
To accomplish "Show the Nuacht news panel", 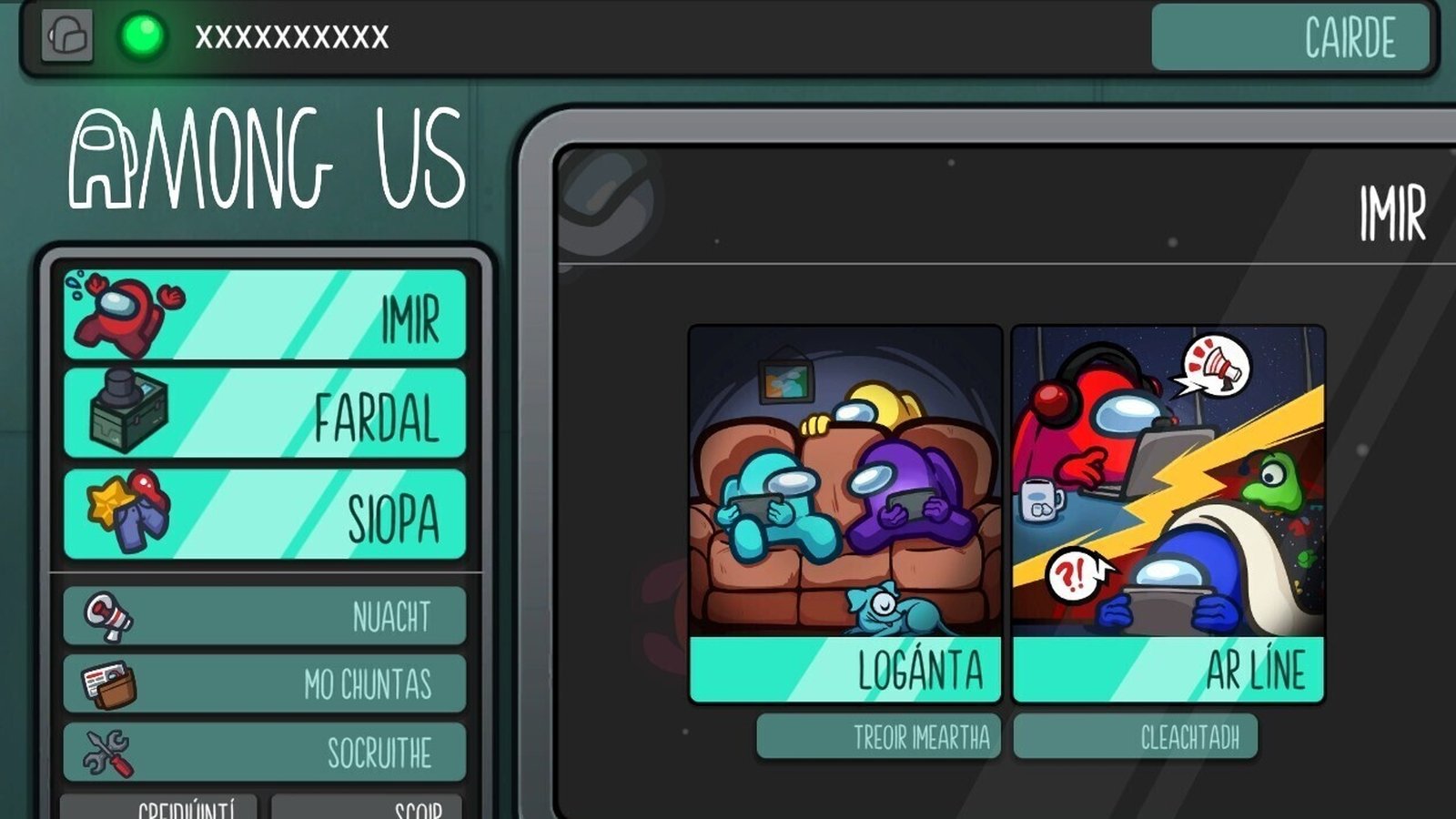I will click(x=264, y=616).
